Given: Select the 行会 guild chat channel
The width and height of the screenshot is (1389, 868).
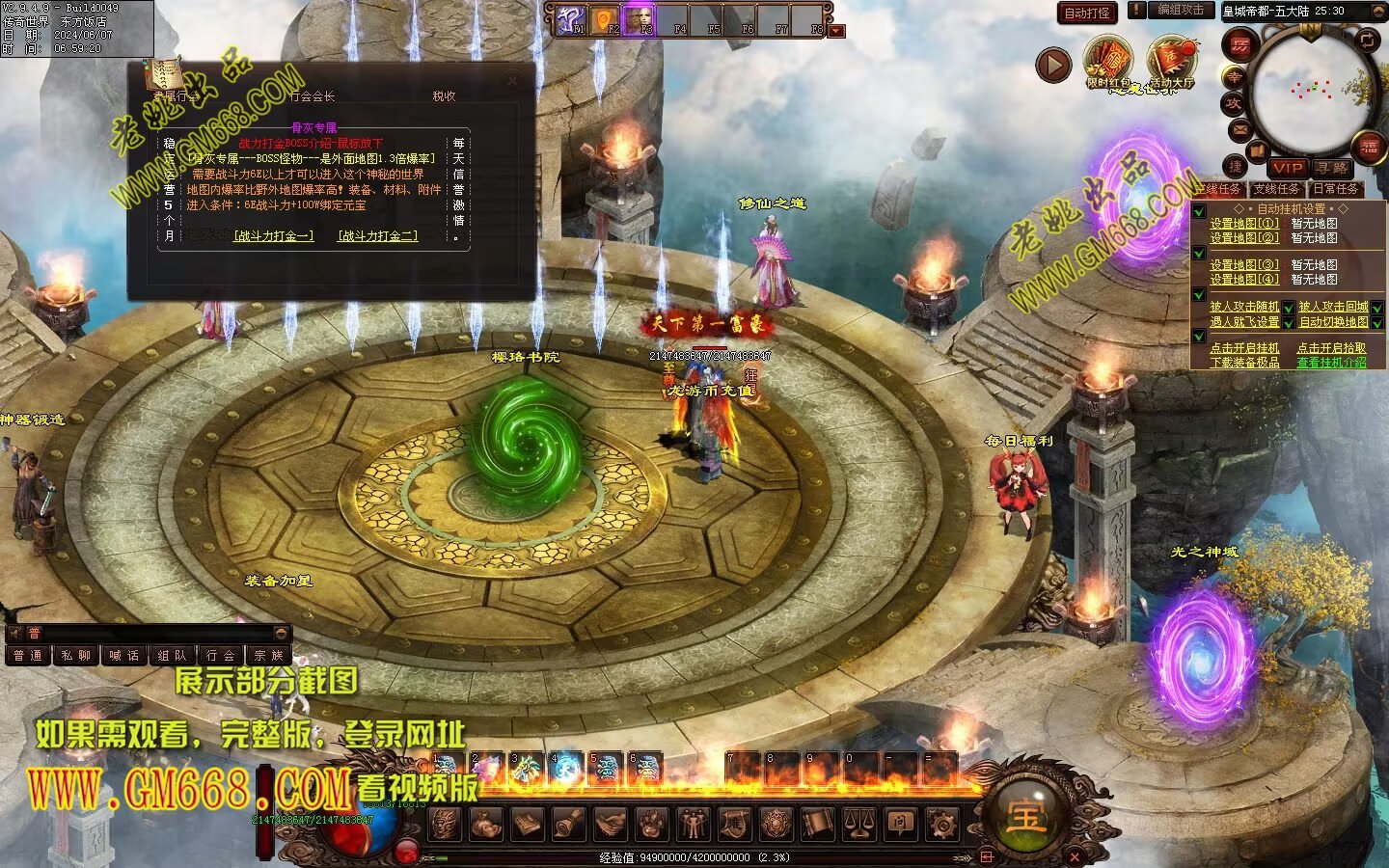Looking at the screenshot, I should 220,656.
